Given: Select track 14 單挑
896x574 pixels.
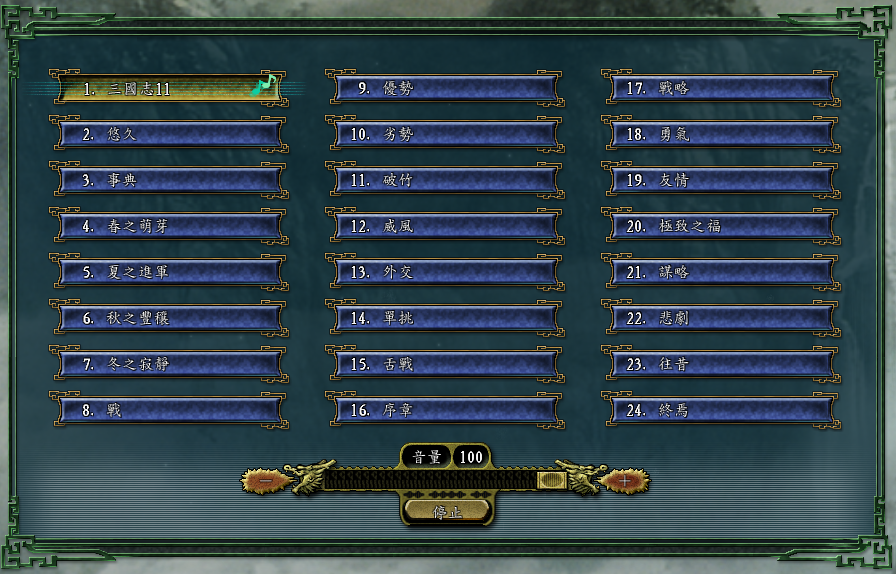Looking at the screenshot, I should [444, 318].
